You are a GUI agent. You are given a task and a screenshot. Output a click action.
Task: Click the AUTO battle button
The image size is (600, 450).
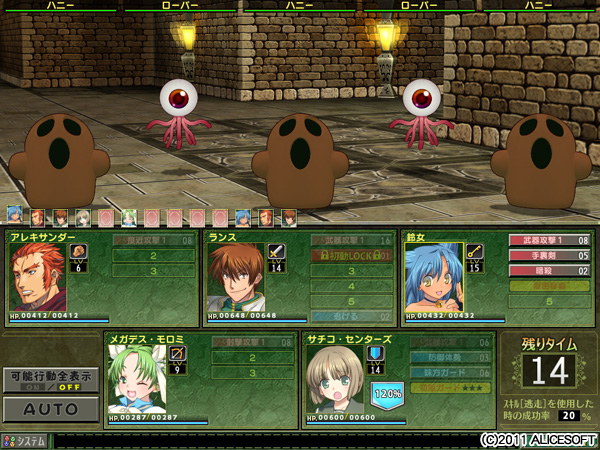(x=50, y=409)
